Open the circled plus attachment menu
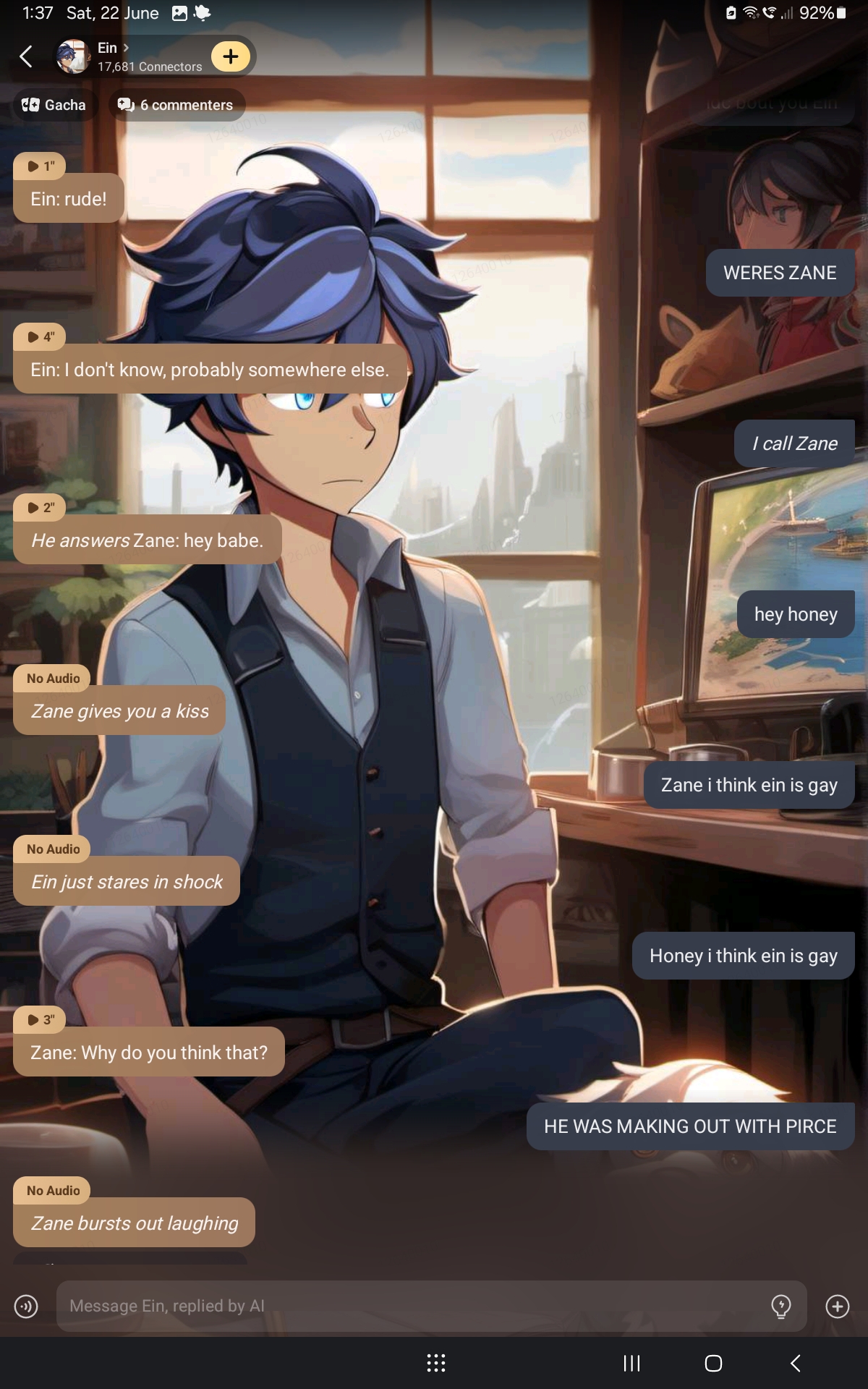Screen dimensions: 868x1389 838,1306
